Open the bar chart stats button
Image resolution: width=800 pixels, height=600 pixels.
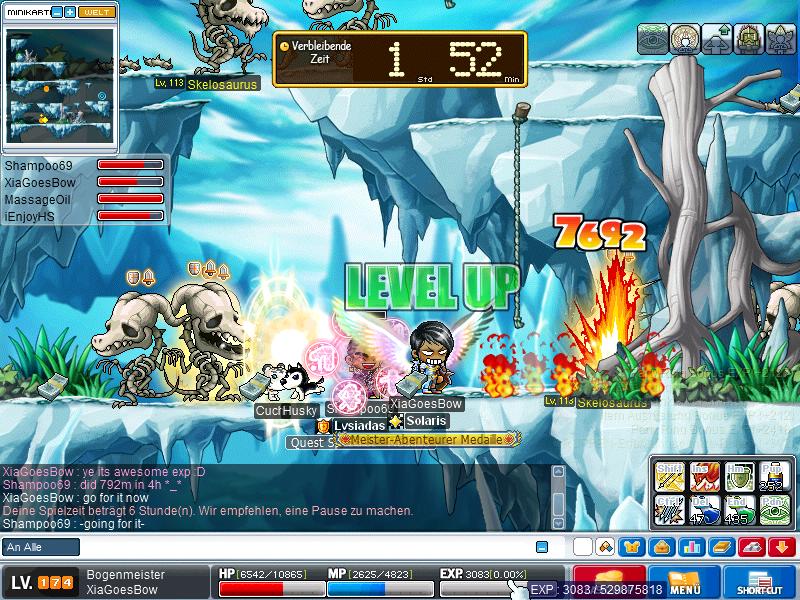692,547
